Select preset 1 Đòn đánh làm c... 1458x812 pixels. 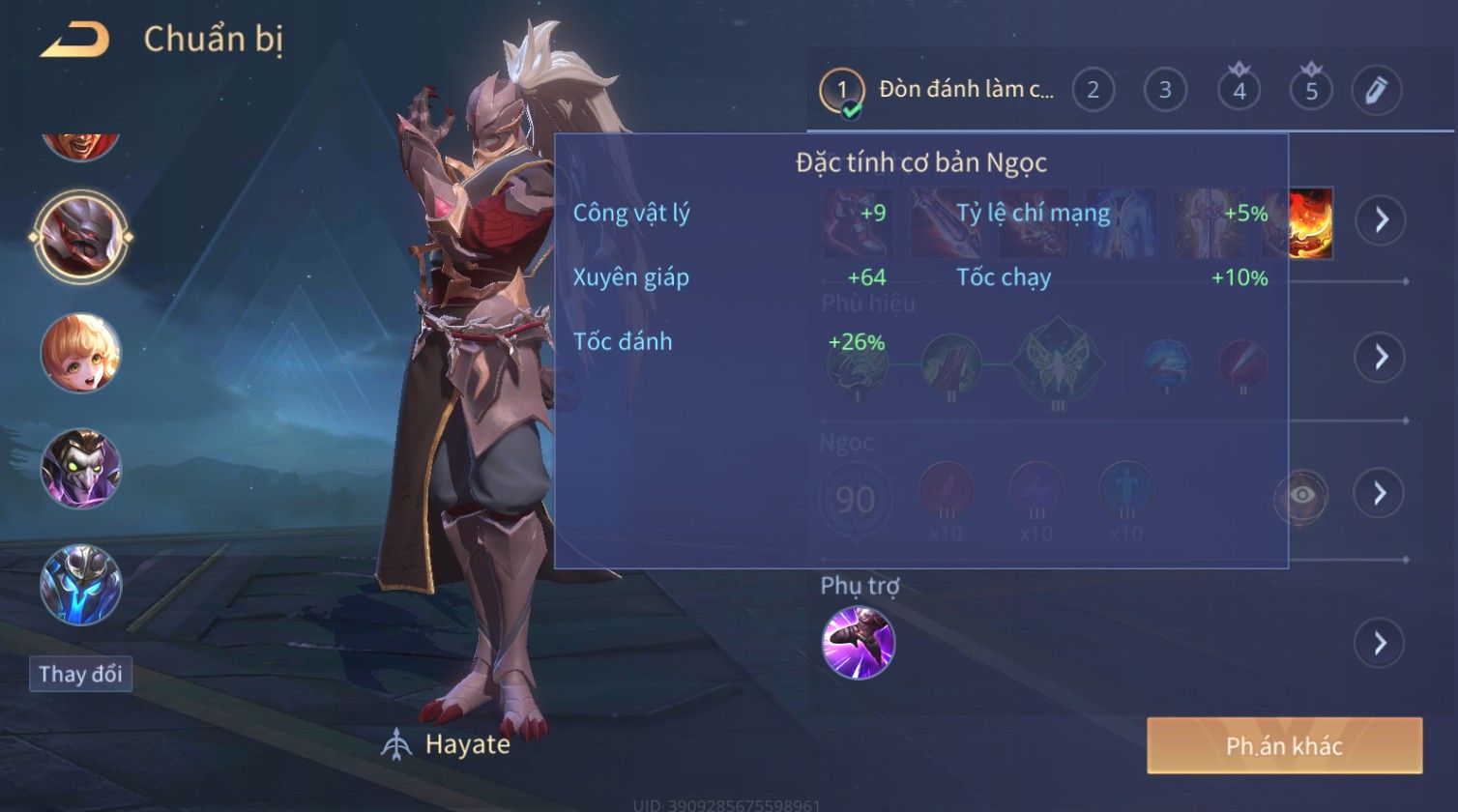(938, 91)
